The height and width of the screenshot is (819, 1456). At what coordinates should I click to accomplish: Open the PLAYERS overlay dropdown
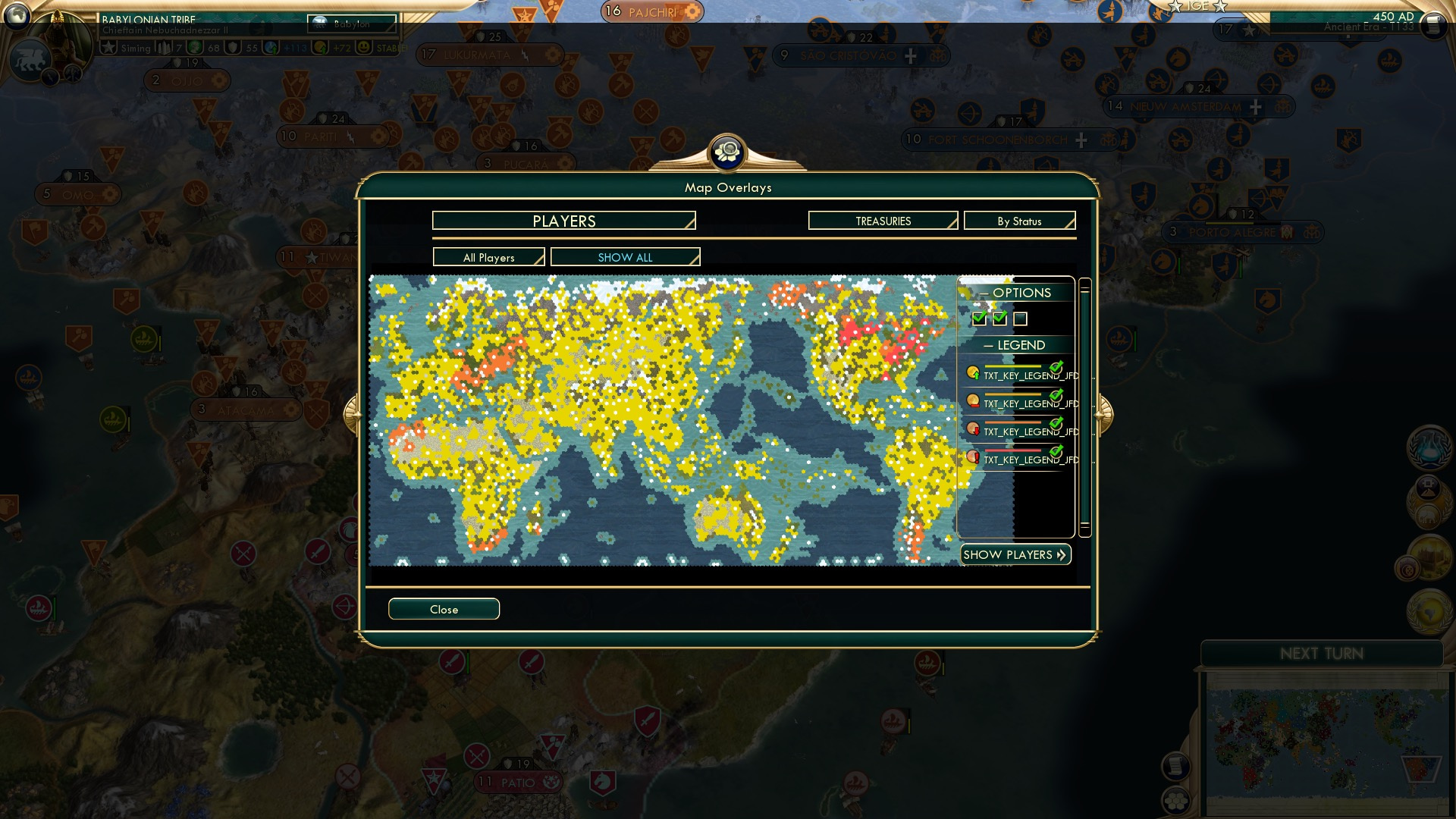coord(563,221)
